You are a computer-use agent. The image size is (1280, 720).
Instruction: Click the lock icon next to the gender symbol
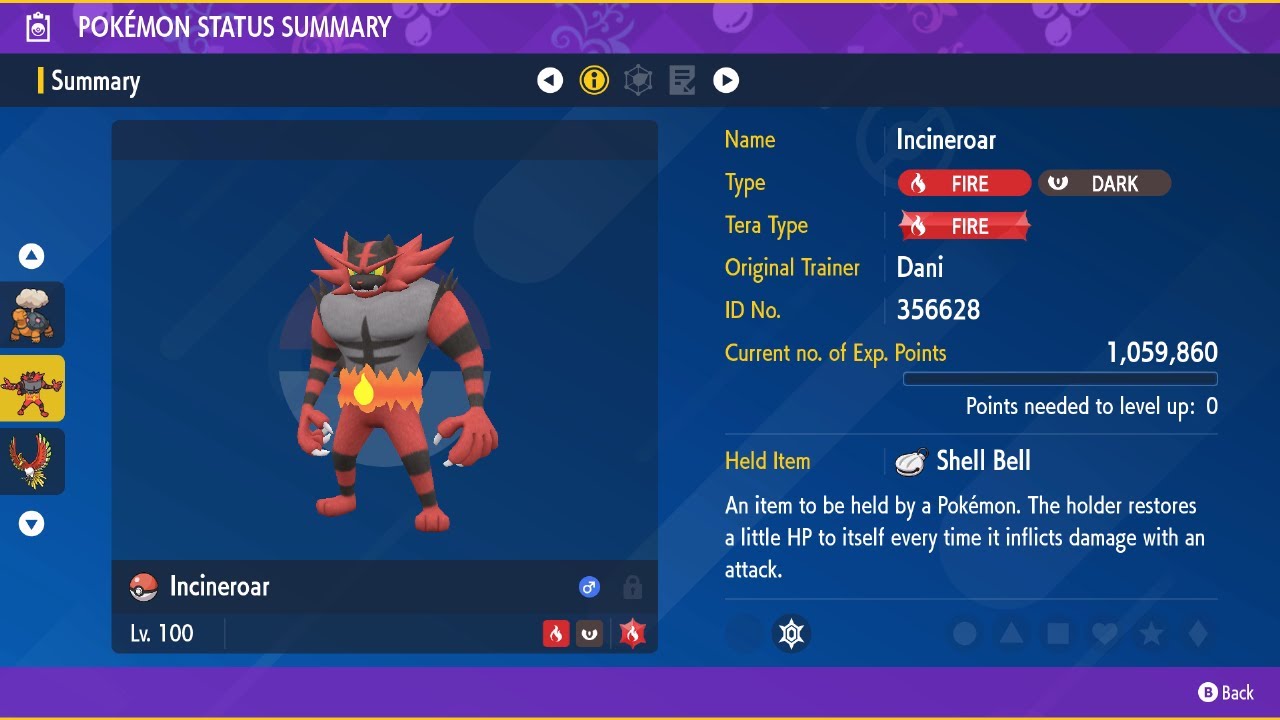tap(632, 588)
